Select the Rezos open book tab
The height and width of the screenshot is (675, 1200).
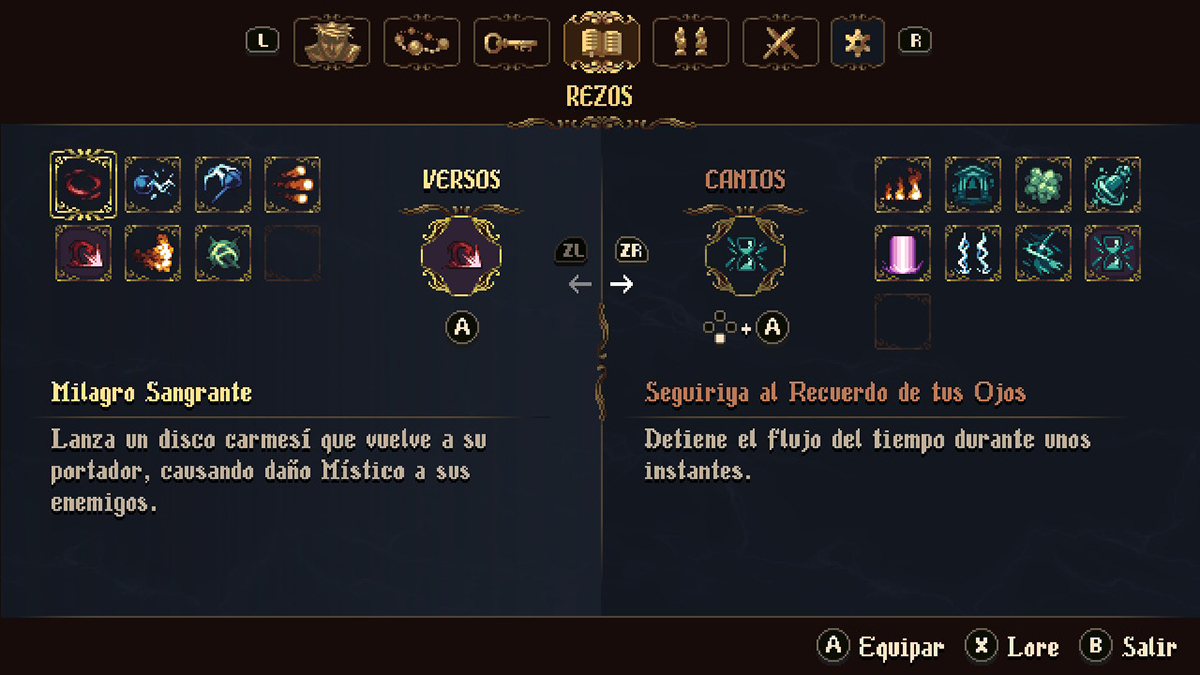[x=601, y=43]
